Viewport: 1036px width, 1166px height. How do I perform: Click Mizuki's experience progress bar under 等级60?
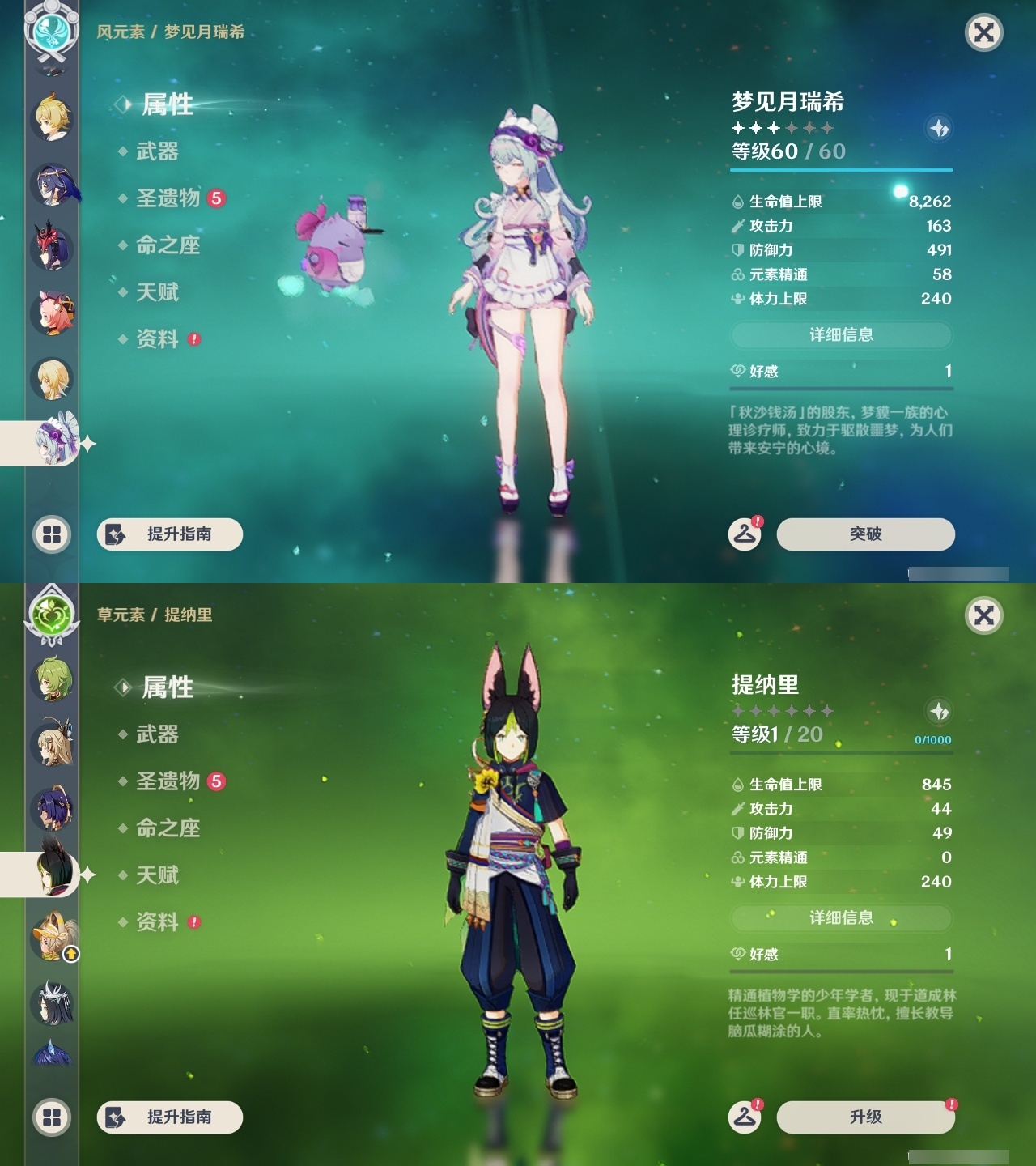[x=842, y=170]
